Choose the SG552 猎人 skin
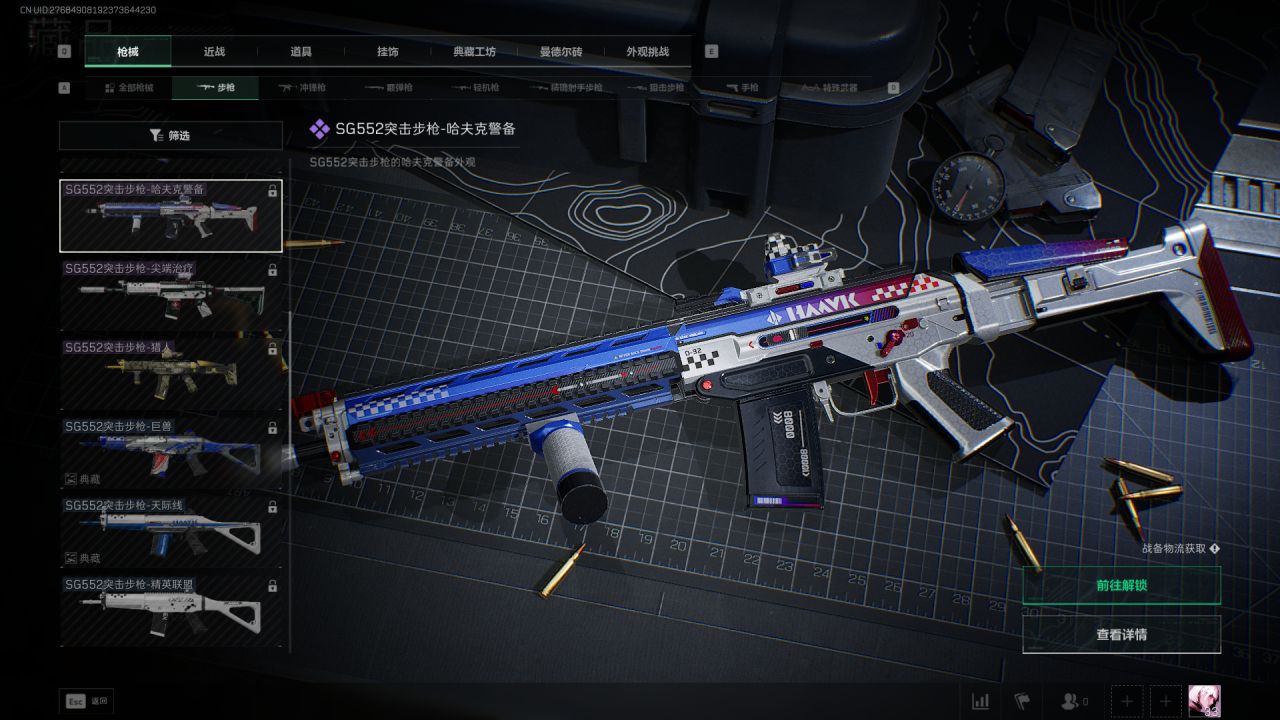Screen dimensions: 1280x720 tap(171, 374)
